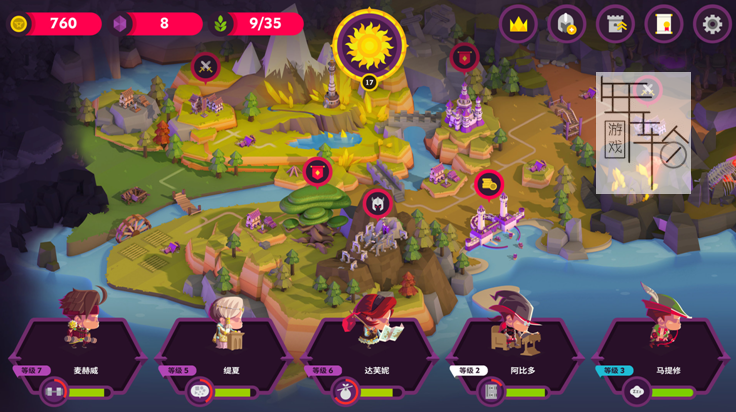The width and height of the screenshot is (736, 412).
Task: Select the gold coins map marker
Action: (488, 184)
